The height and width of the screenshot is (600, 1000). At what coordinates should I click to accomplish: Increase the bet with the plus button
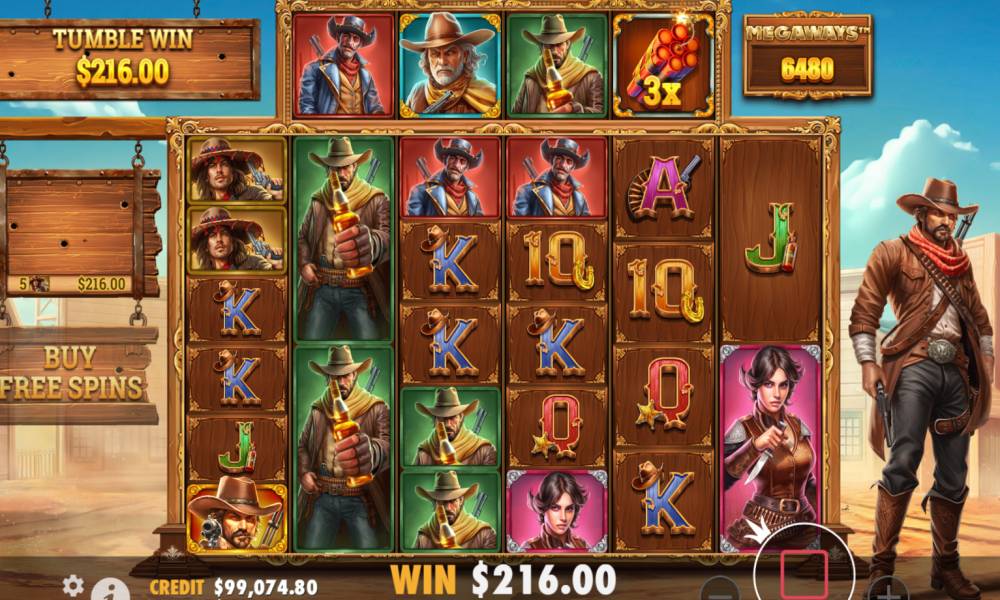click(x=889, y=589)
